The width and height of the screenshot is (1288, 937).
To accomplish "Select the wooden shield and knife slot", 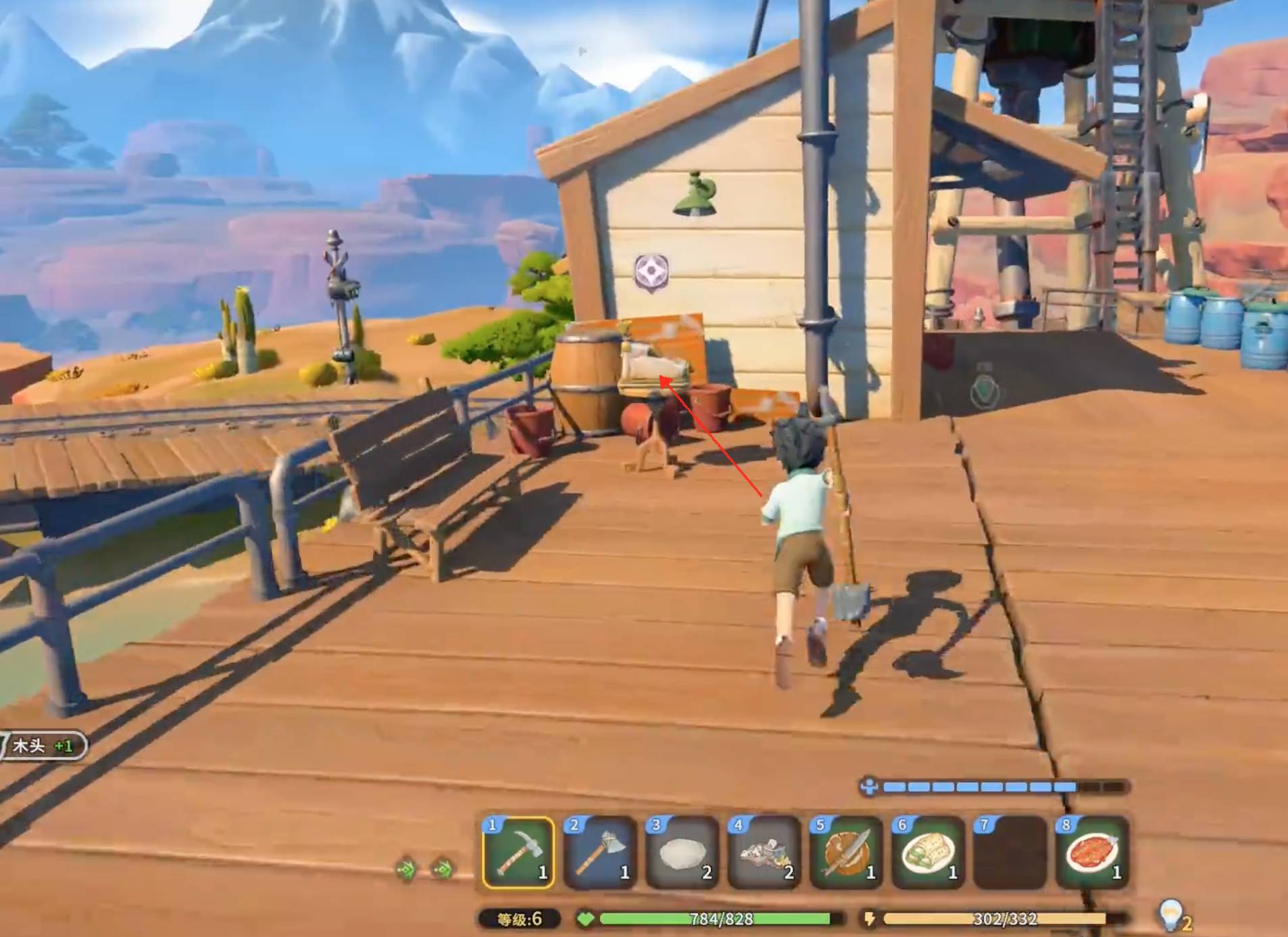I will tap(847, 852).
